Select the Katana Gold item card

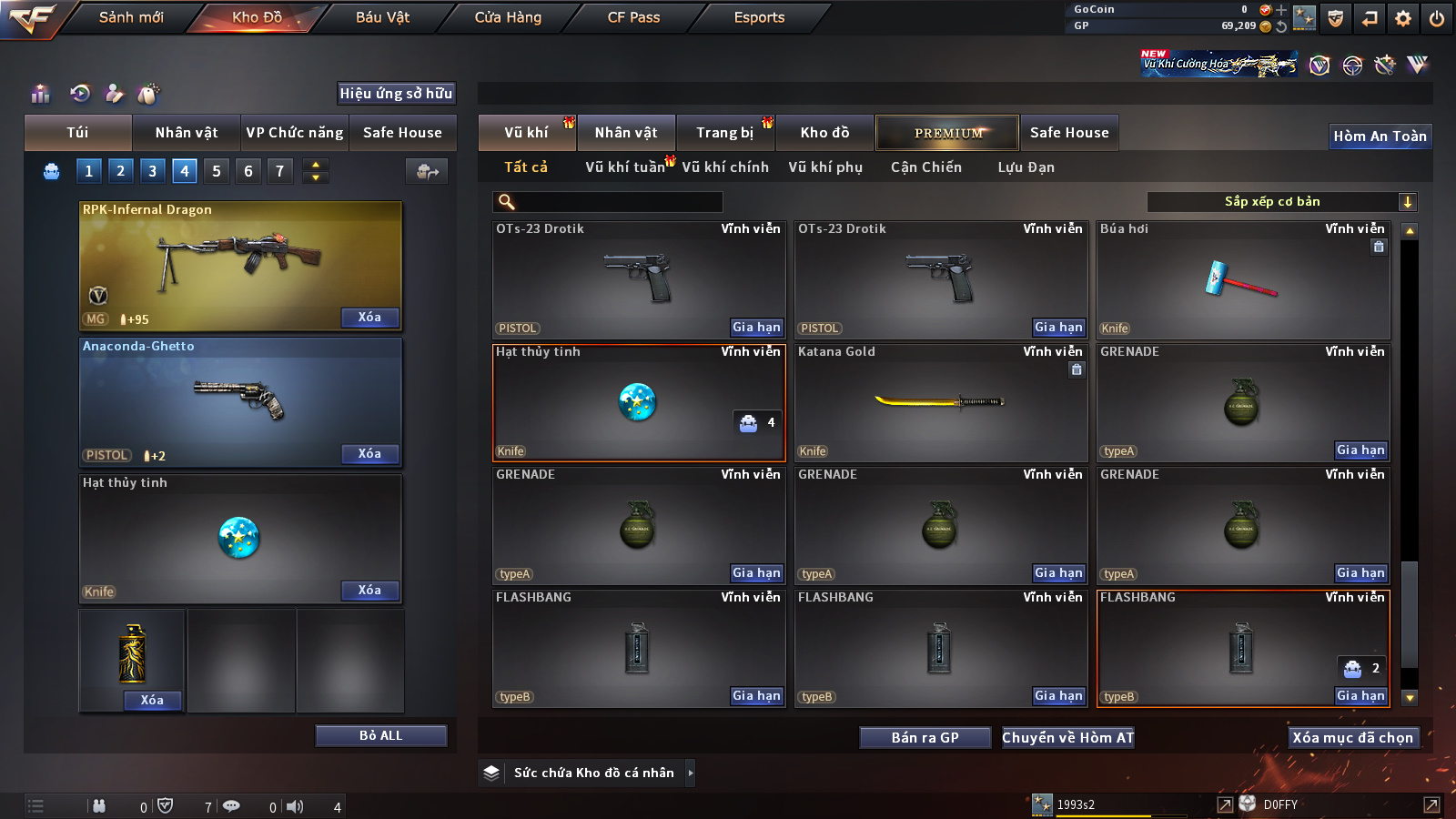940,402
